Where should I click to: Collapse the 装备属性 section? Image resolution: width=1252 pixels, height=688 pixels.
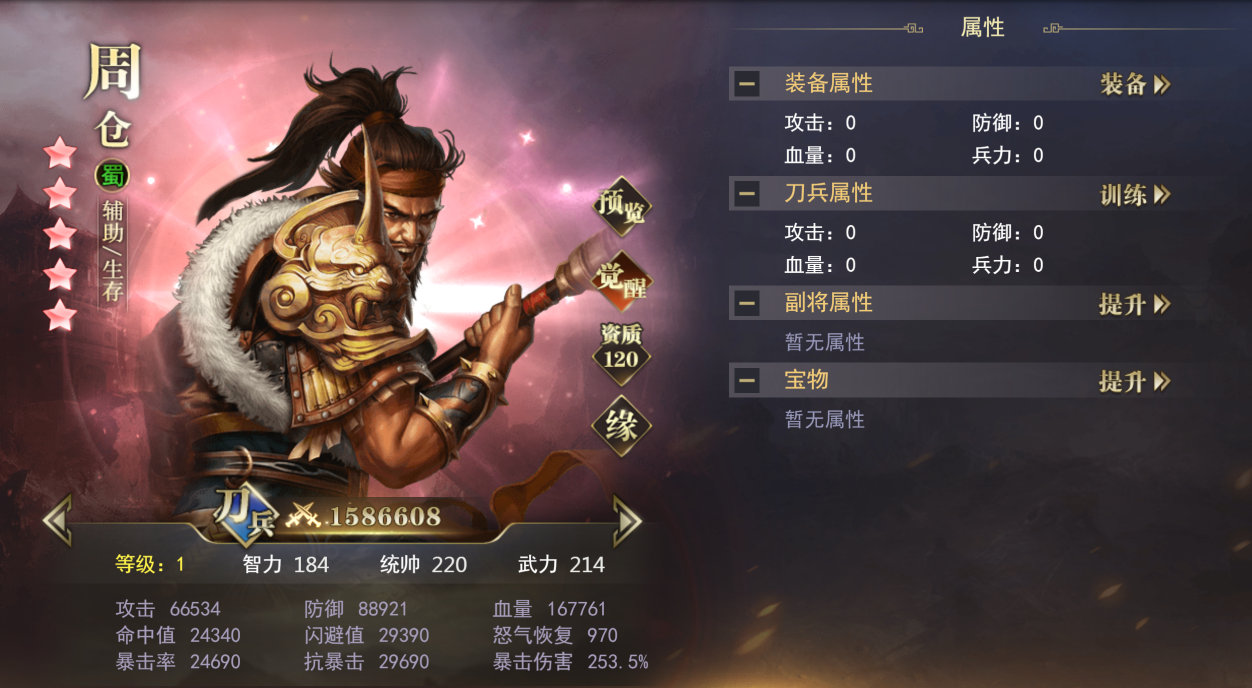tap(746, 84)
